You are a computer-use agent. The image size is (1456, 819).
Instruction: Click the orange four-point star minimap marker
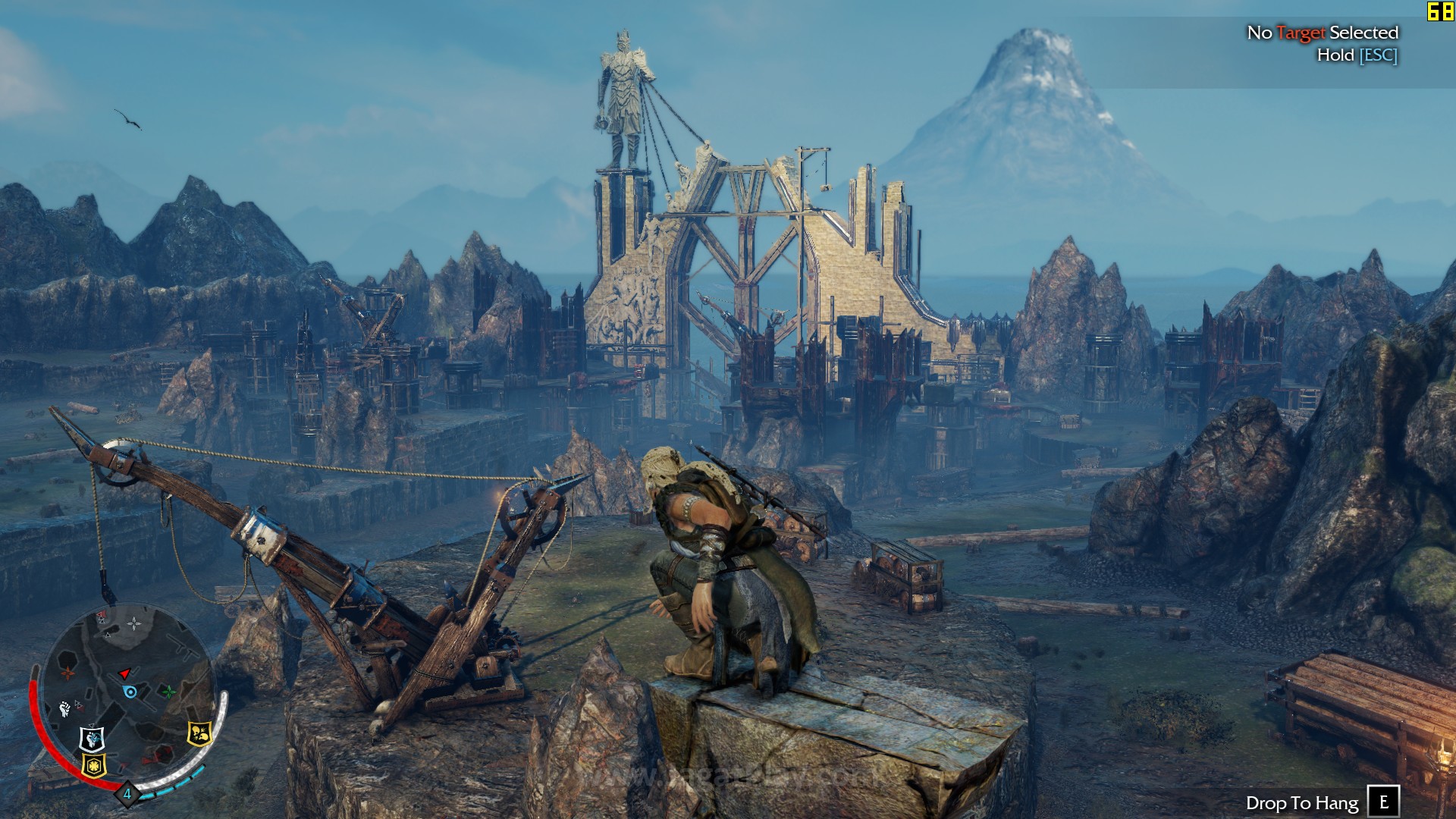68,672
